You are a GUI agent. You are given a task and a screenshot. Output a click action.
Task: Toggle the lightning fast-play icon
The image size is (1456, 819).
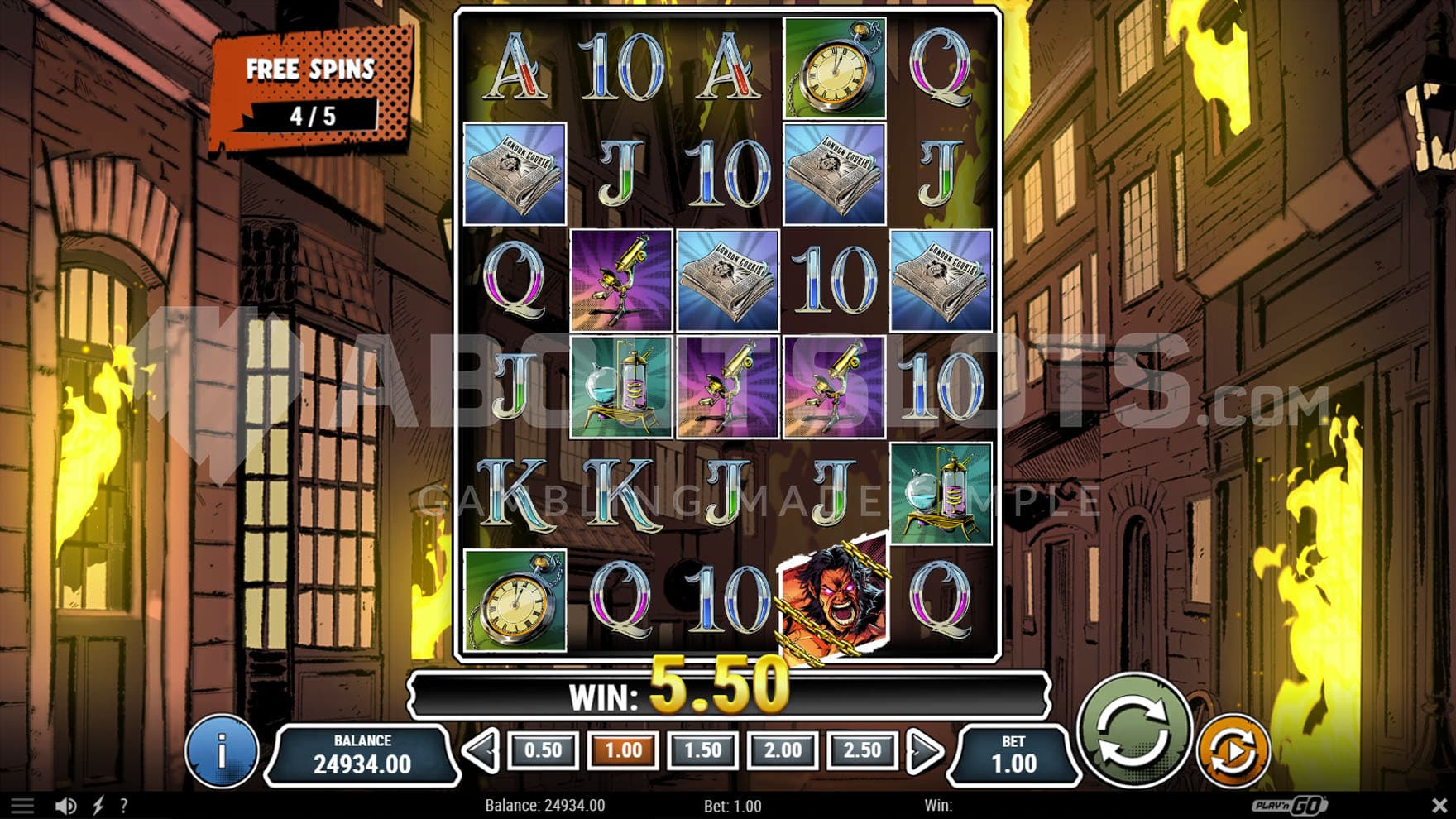[x=98, y=806]
